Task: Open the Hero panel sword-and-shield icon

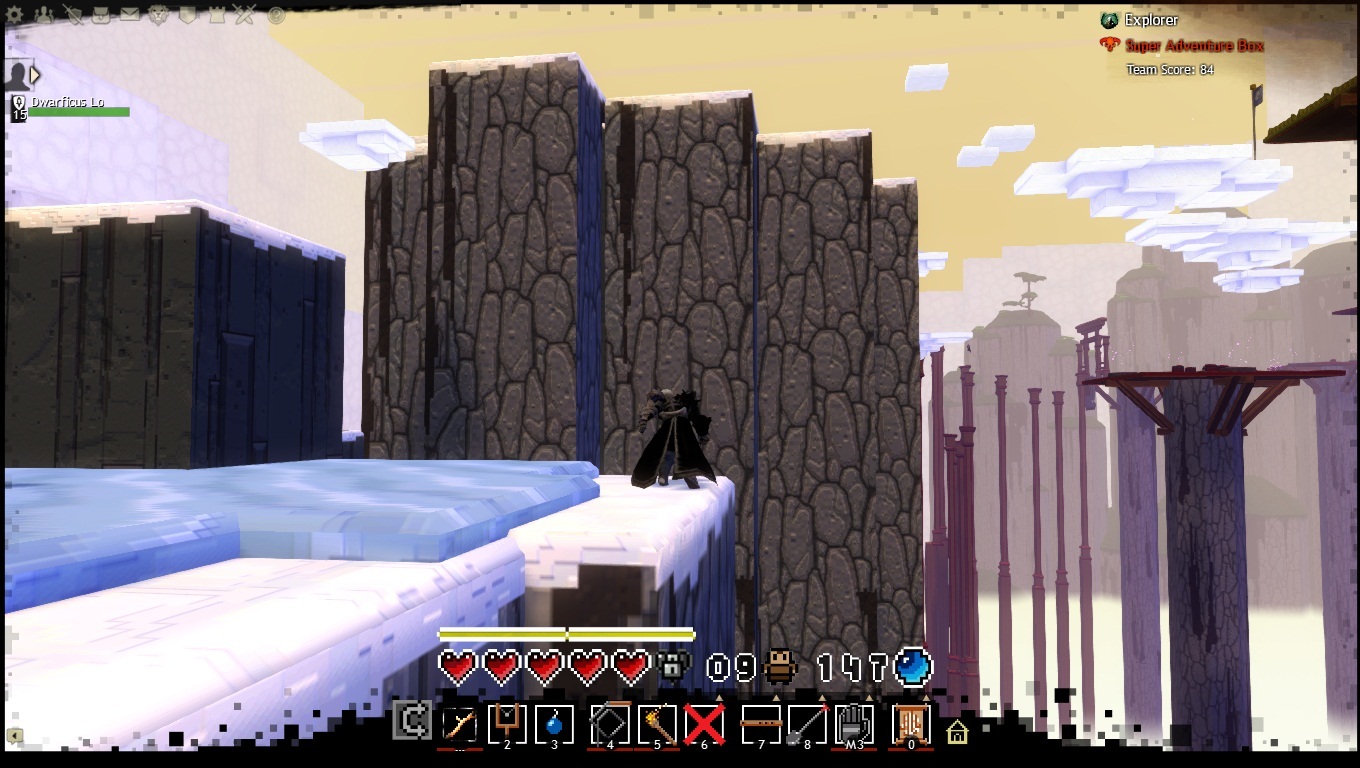Action: click(x=73, y=15)
